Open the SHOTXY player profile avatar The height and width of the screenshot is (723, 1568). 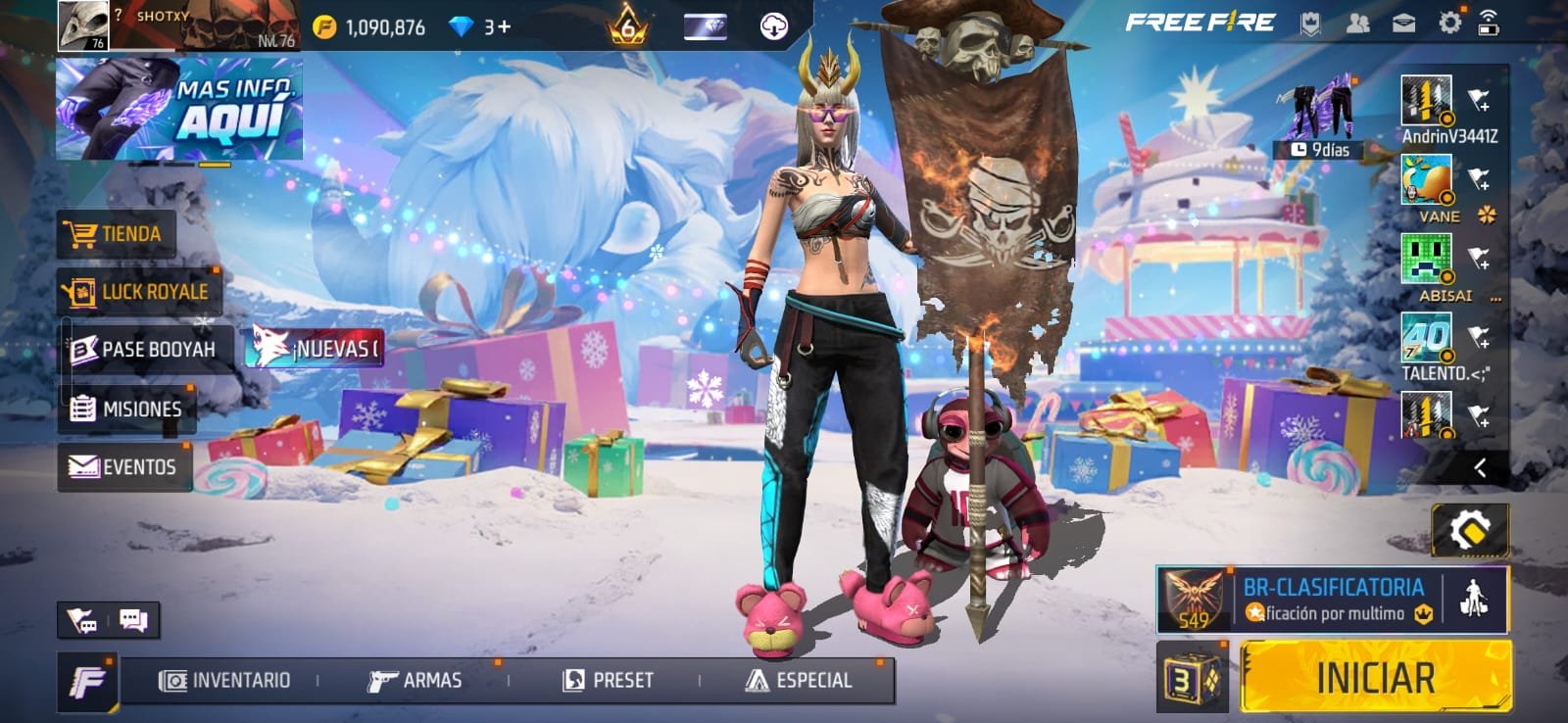pyautogui.click(x=82, y=24)
